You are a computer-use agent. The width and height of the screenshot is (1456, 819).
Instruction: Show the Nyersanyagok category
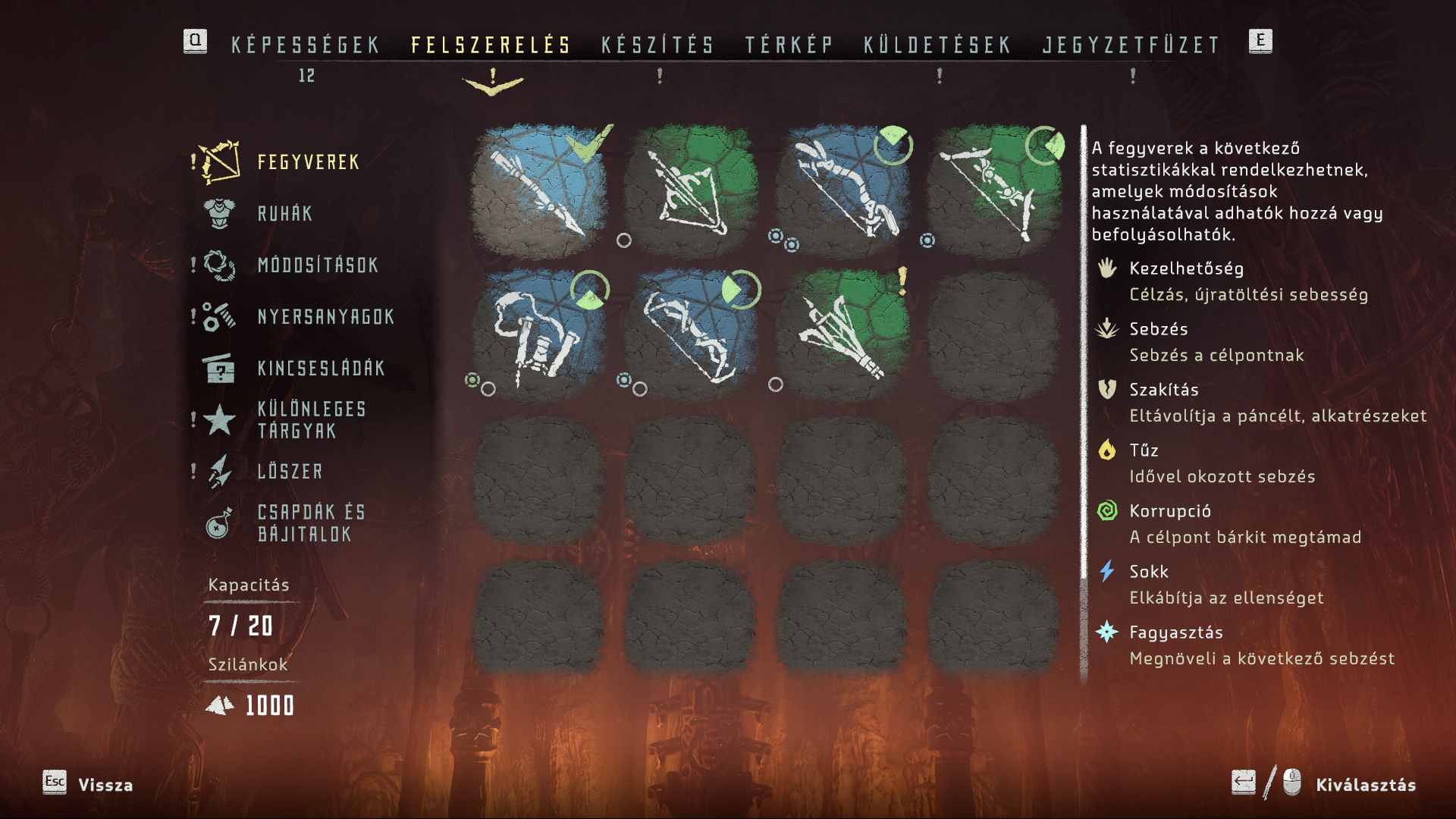click(x=326, y=317)
